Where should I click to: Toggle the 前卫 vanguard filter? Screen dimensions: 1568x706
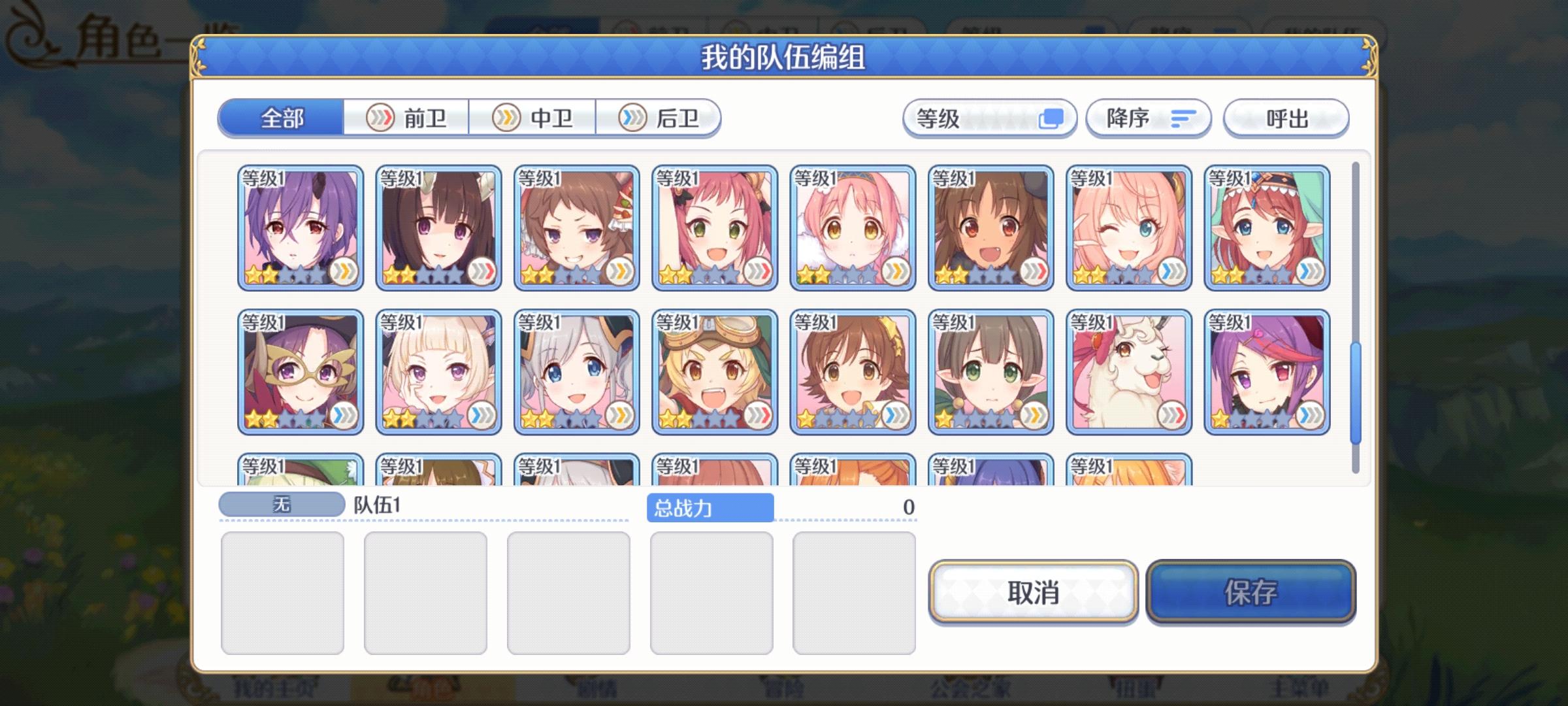pyautogui.click(x=405, y=118)
